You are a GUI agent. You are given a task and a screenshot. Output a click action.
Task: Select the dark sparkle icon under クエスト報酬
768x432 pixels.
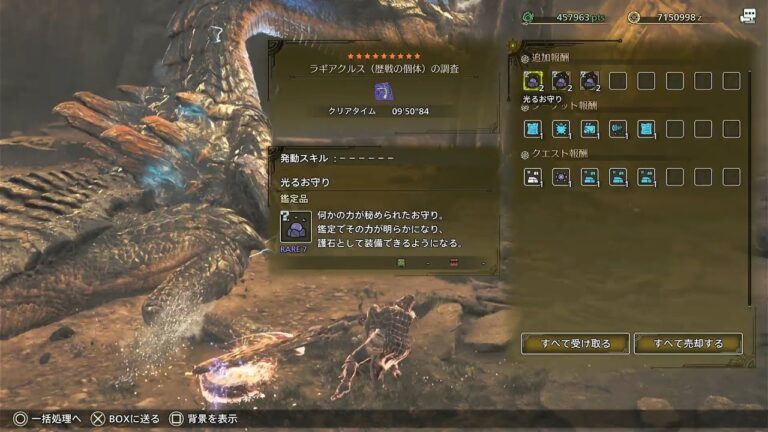tap(561, 177)
